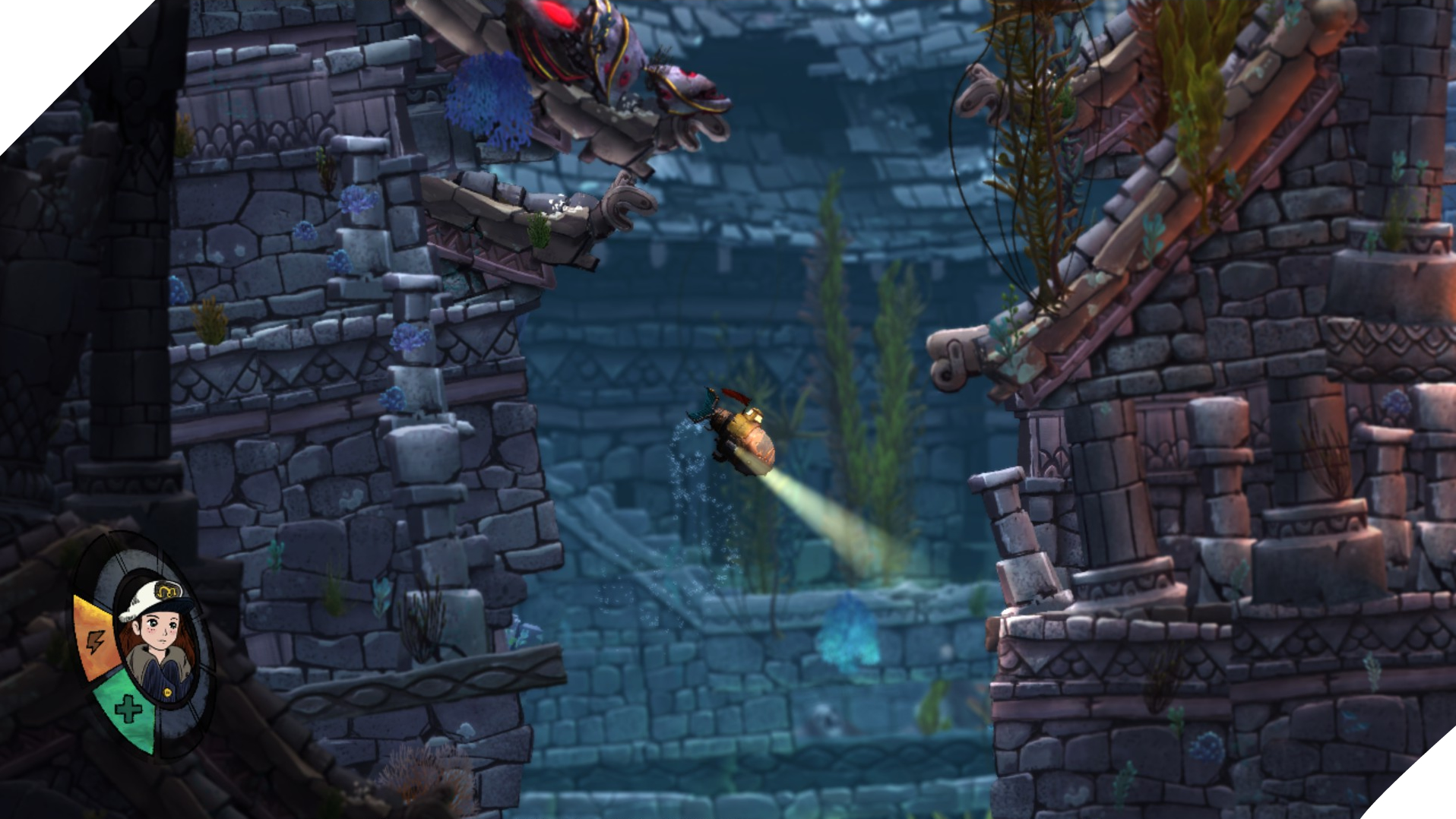
Task: Select the lightning energy segment on the HUD
Action: tap(95, 640)
